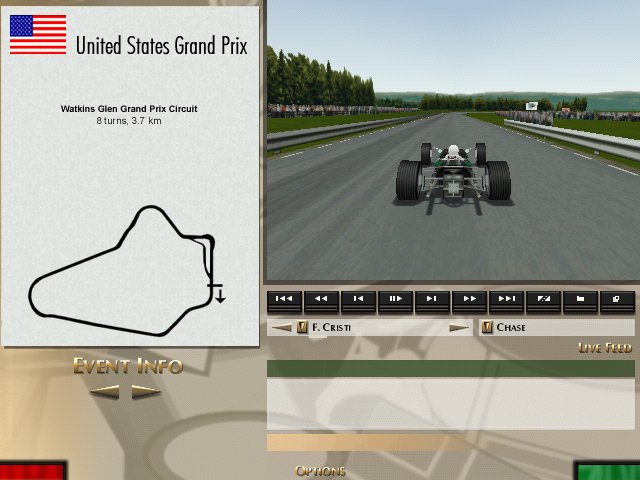Click the replay edit clip button

click(x=543, y=299)
